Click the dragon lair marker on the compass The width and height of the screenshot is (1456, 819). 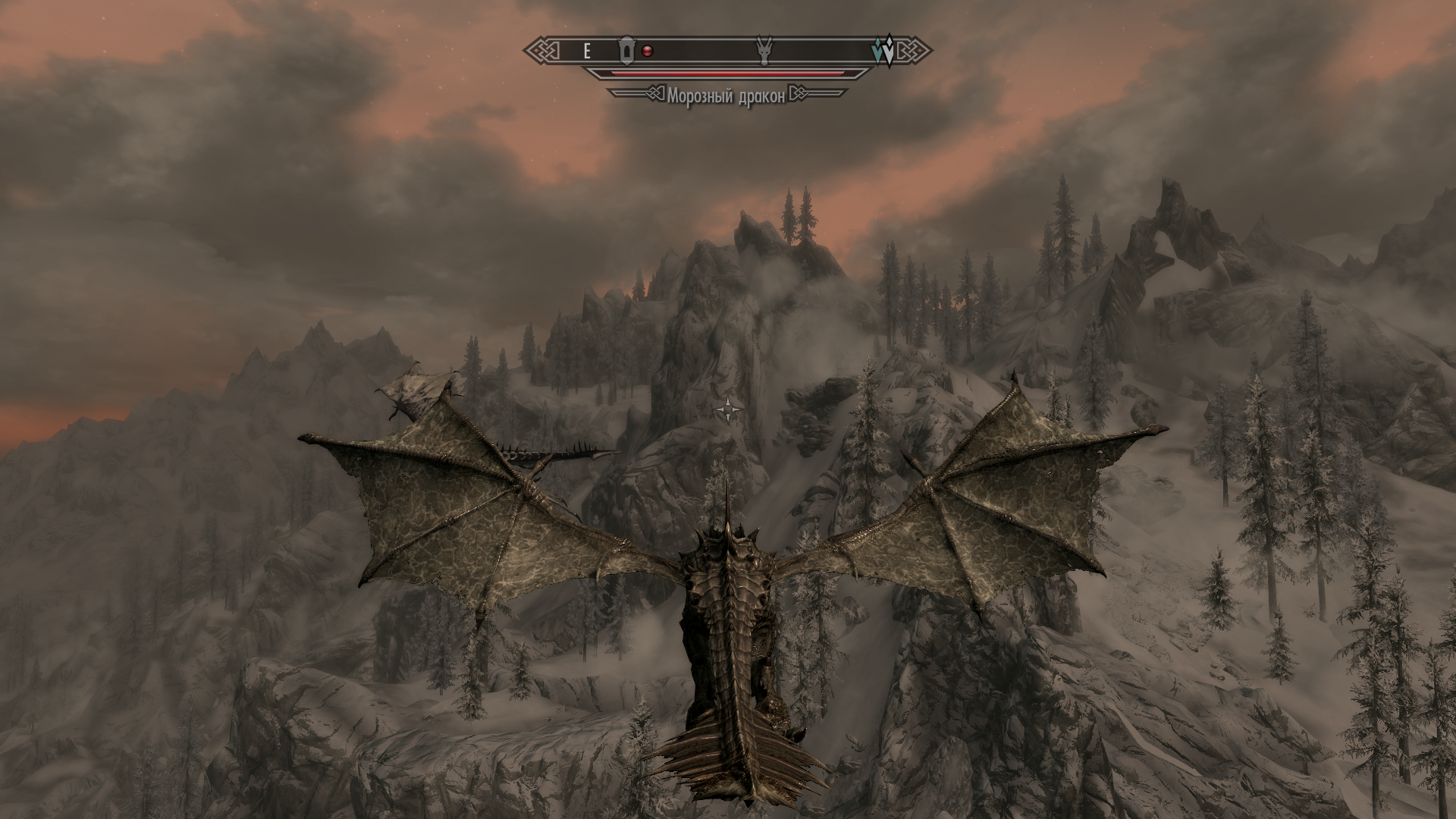point(764,51)
